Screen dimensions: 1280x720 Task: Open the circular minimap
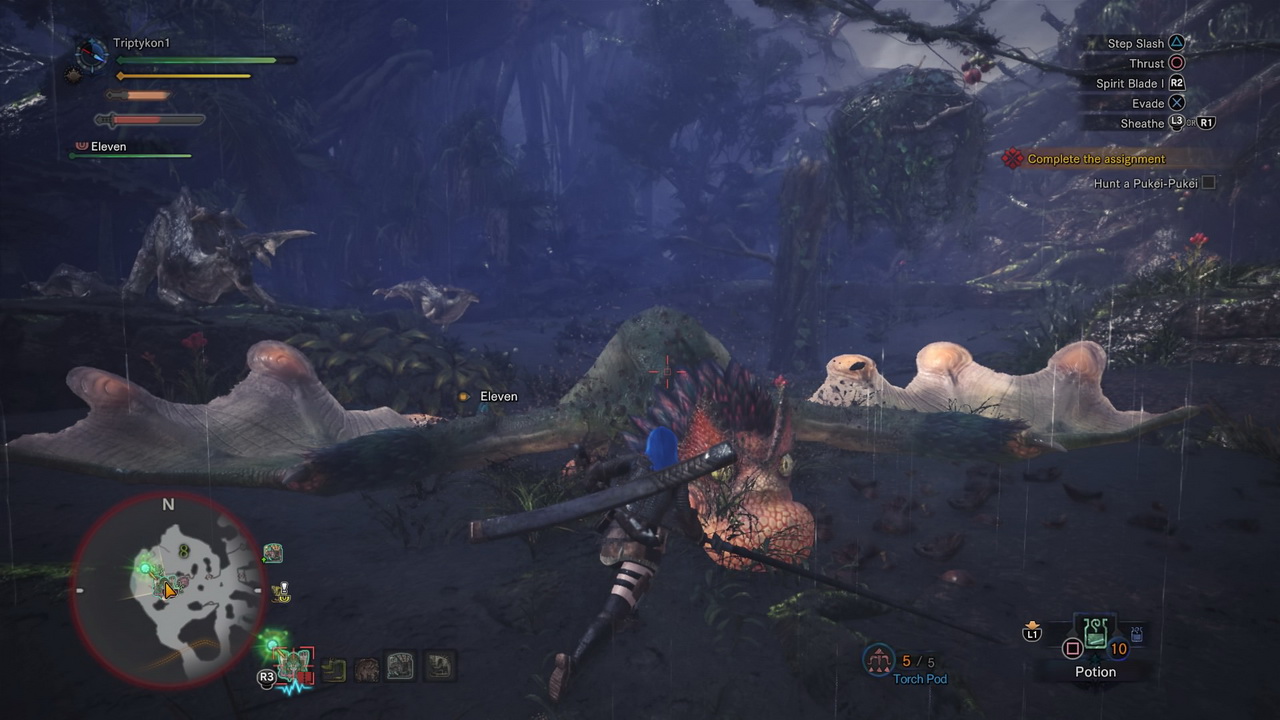coord(168,592)
